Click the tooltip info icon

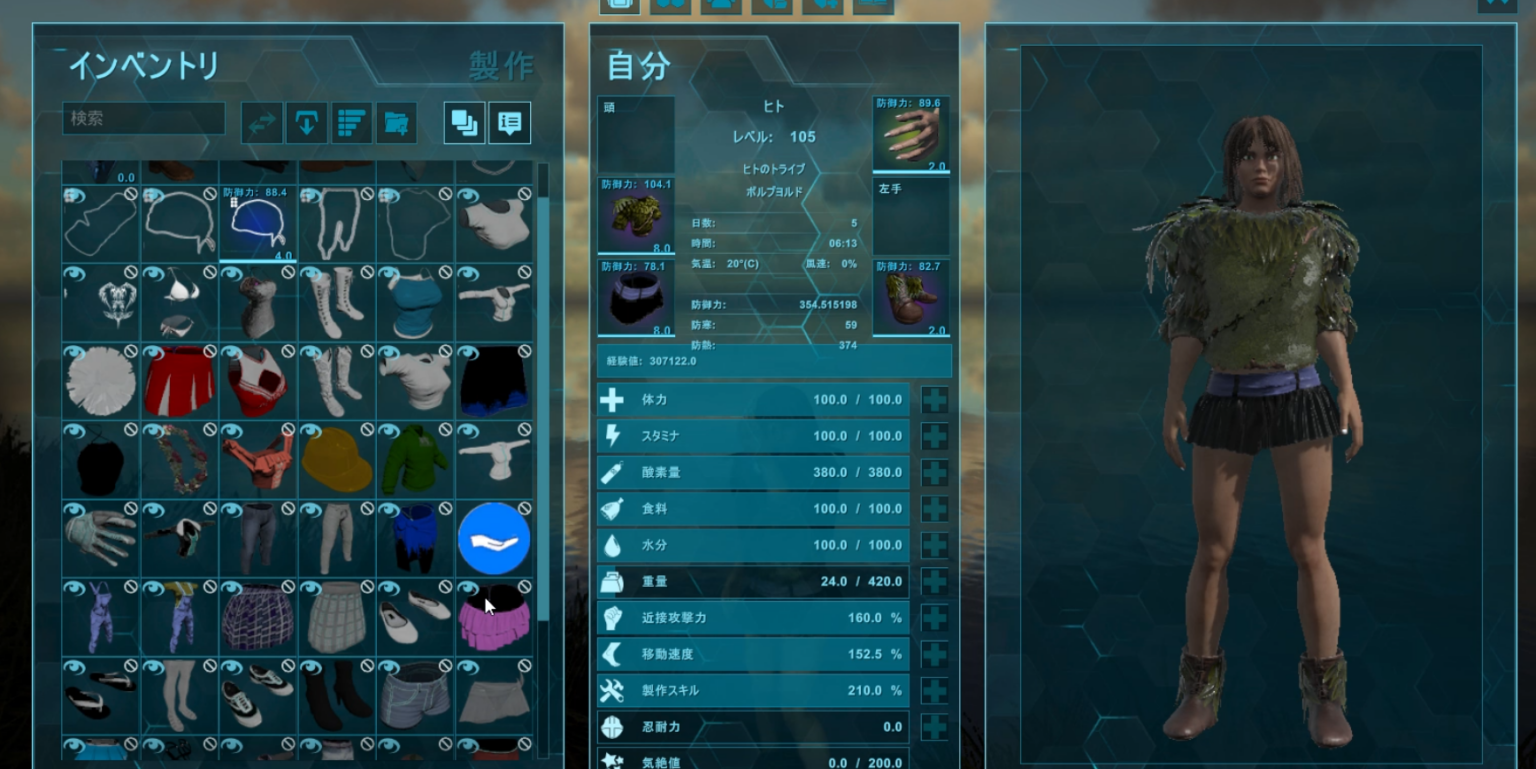click(510, 123)
